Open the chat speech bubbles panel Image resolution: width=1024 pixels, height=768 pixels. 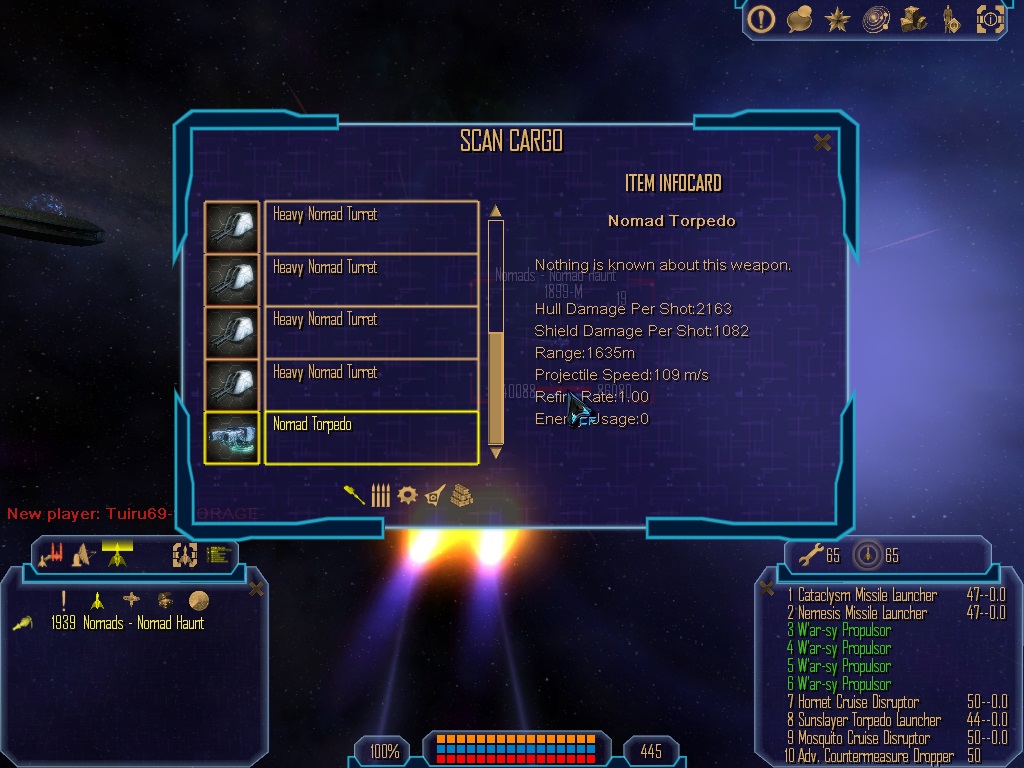tap(799, 18)
